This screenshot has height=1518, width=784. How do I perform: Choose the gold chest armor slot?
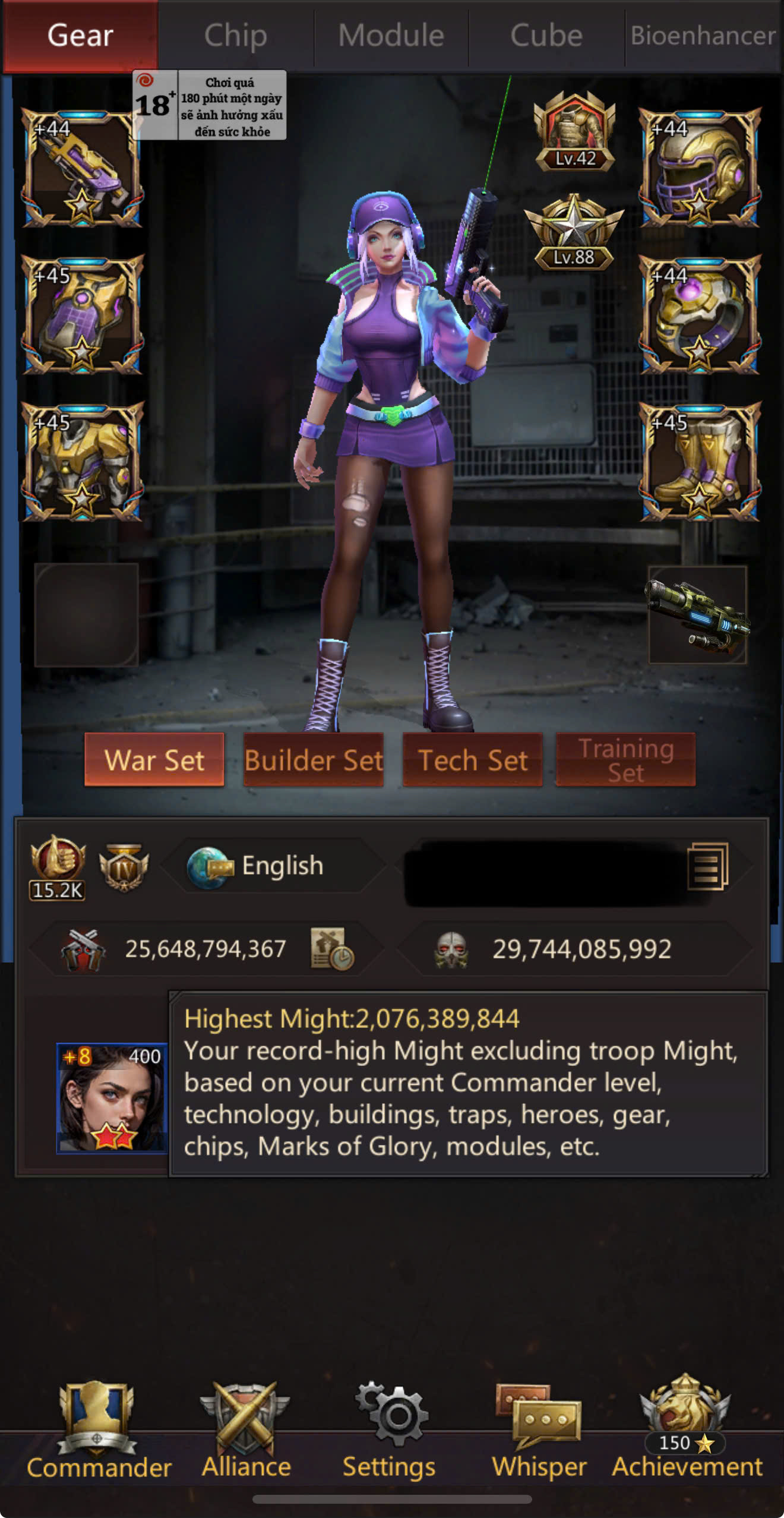(x=82, y=462)
